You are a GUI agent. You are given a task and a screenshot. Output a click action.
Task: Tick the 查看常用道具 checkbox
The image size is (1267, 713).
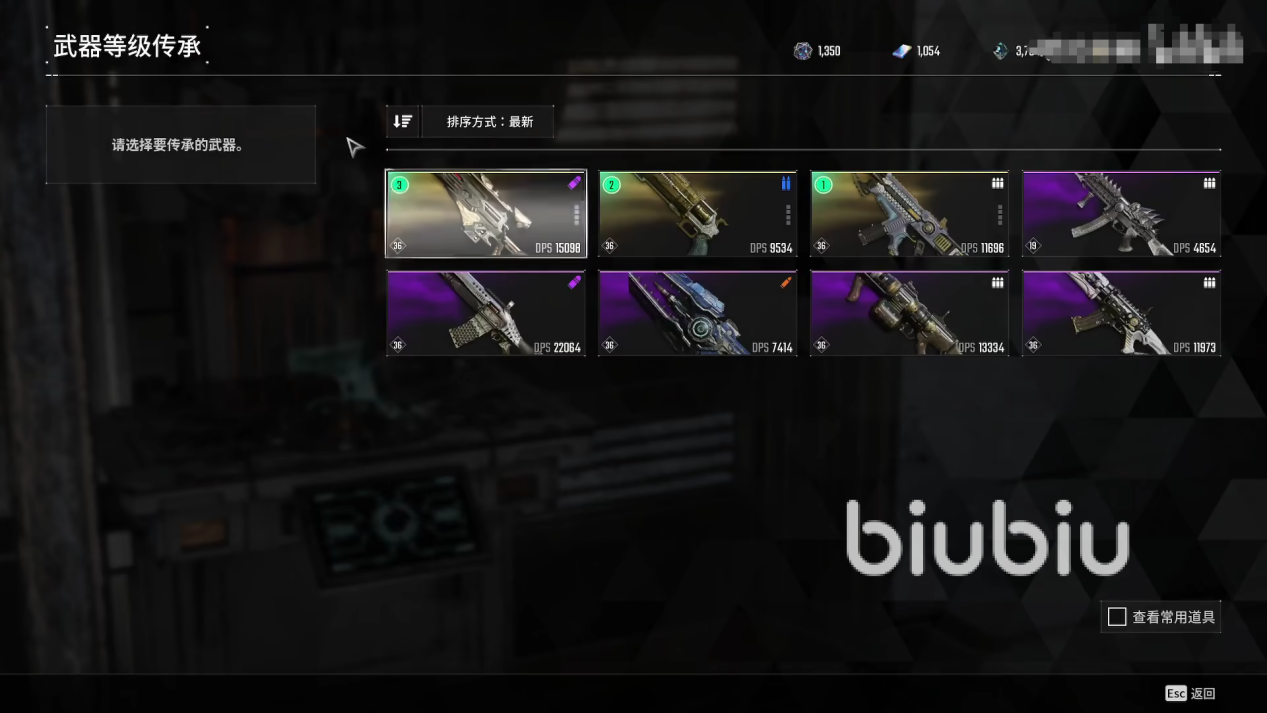pyautogui.click(x=1117, y=617)
